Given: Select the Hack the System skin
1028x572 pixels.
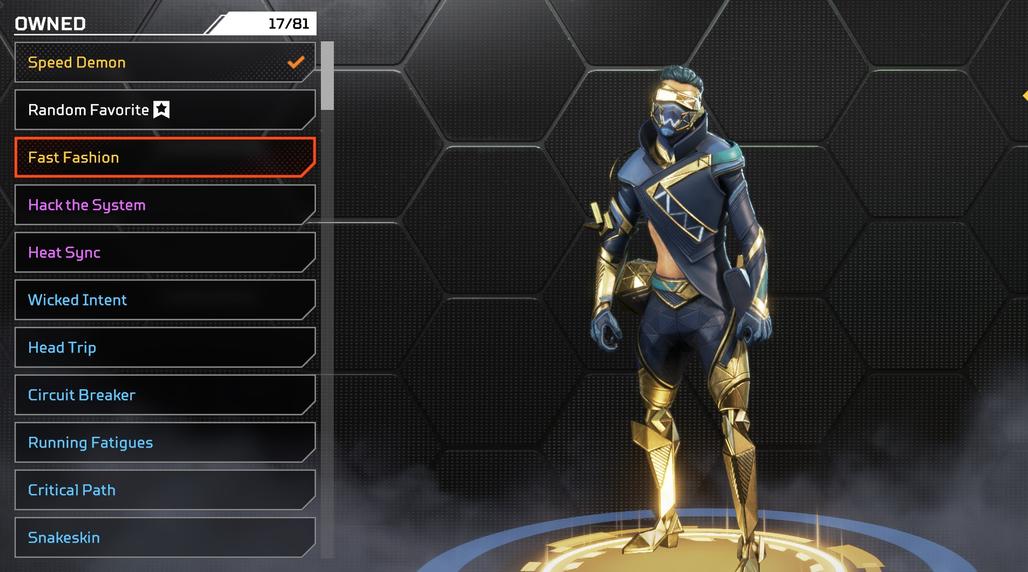Looking at the screenshot, I should click(x=165, y=205).
